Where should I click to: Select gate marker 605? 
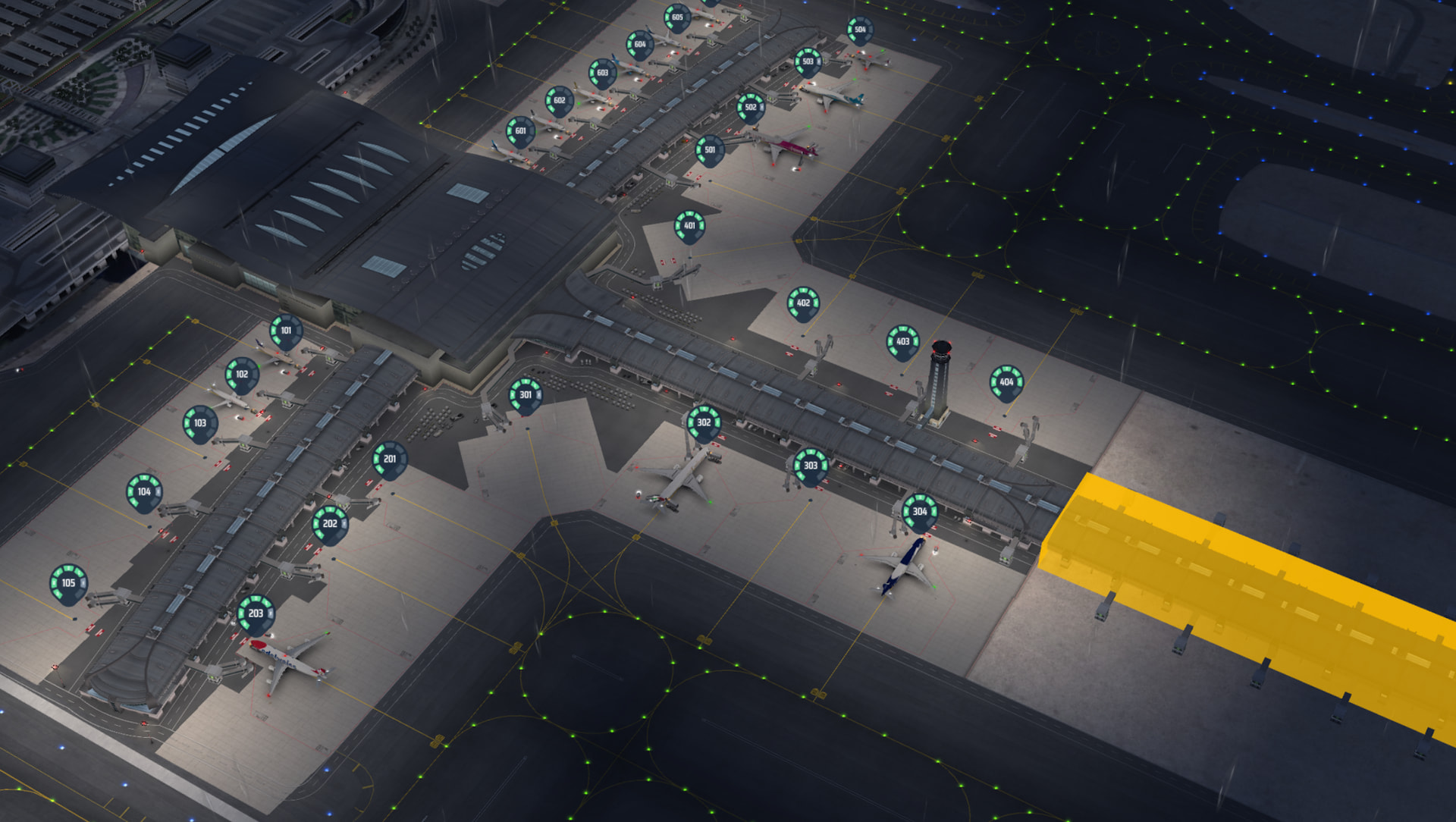pyautogui.click(x=677, y=17)
